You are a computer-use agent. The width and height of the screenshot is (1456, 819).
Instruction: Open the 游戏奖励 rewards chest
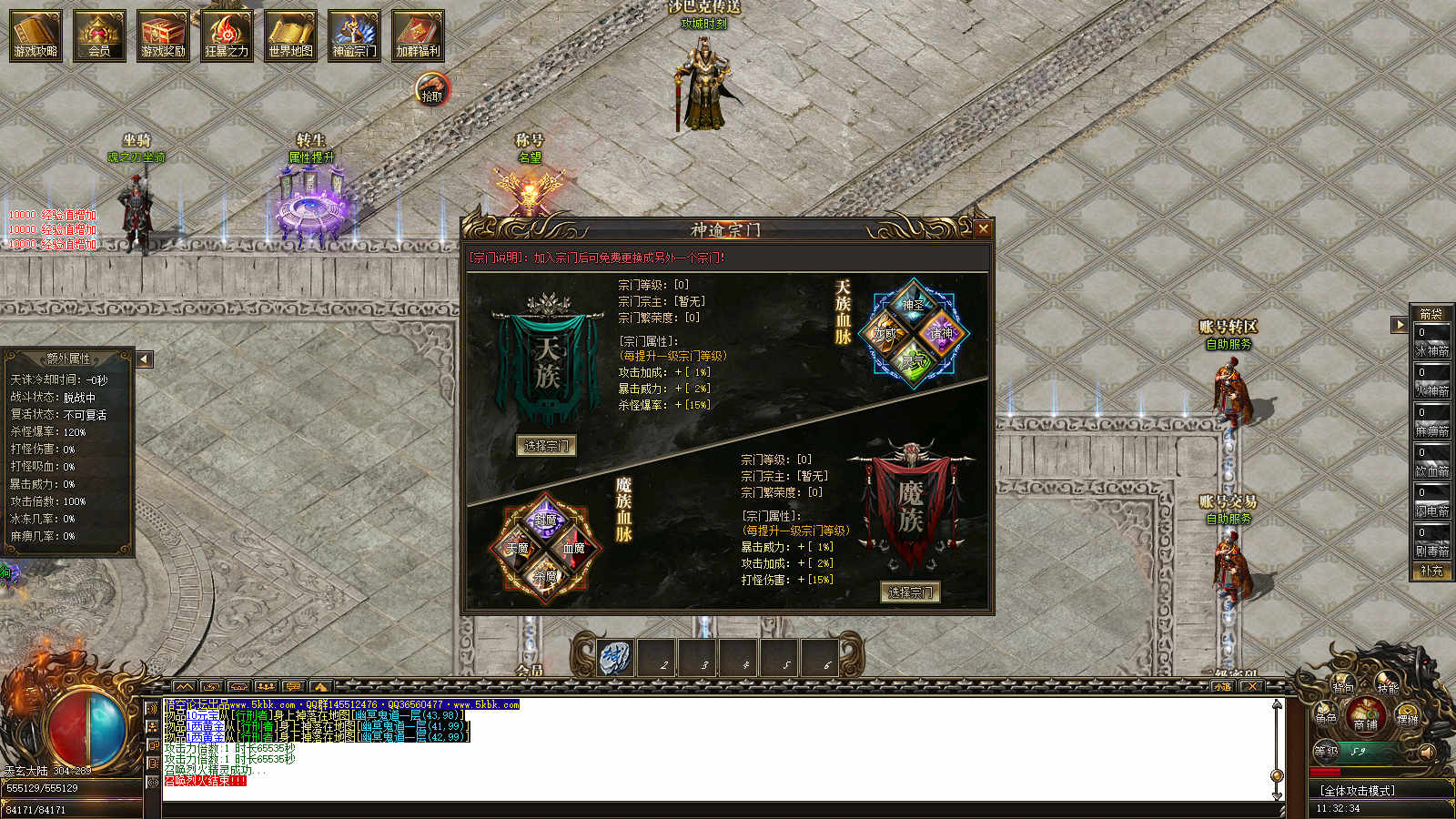[x=164, y=35]
